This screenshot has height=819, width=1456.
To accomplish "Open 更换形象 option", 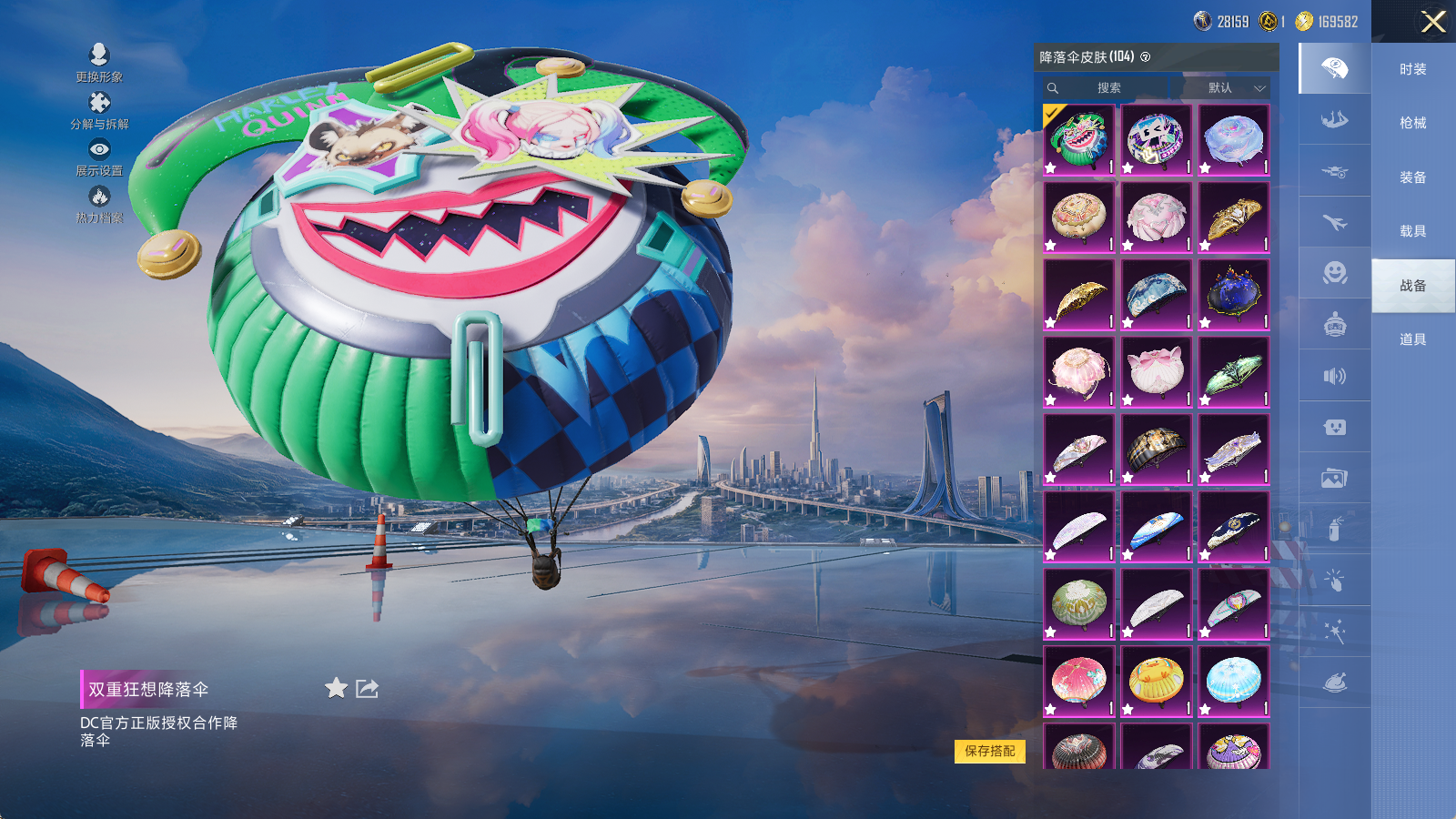I will (x=99, y=63).
